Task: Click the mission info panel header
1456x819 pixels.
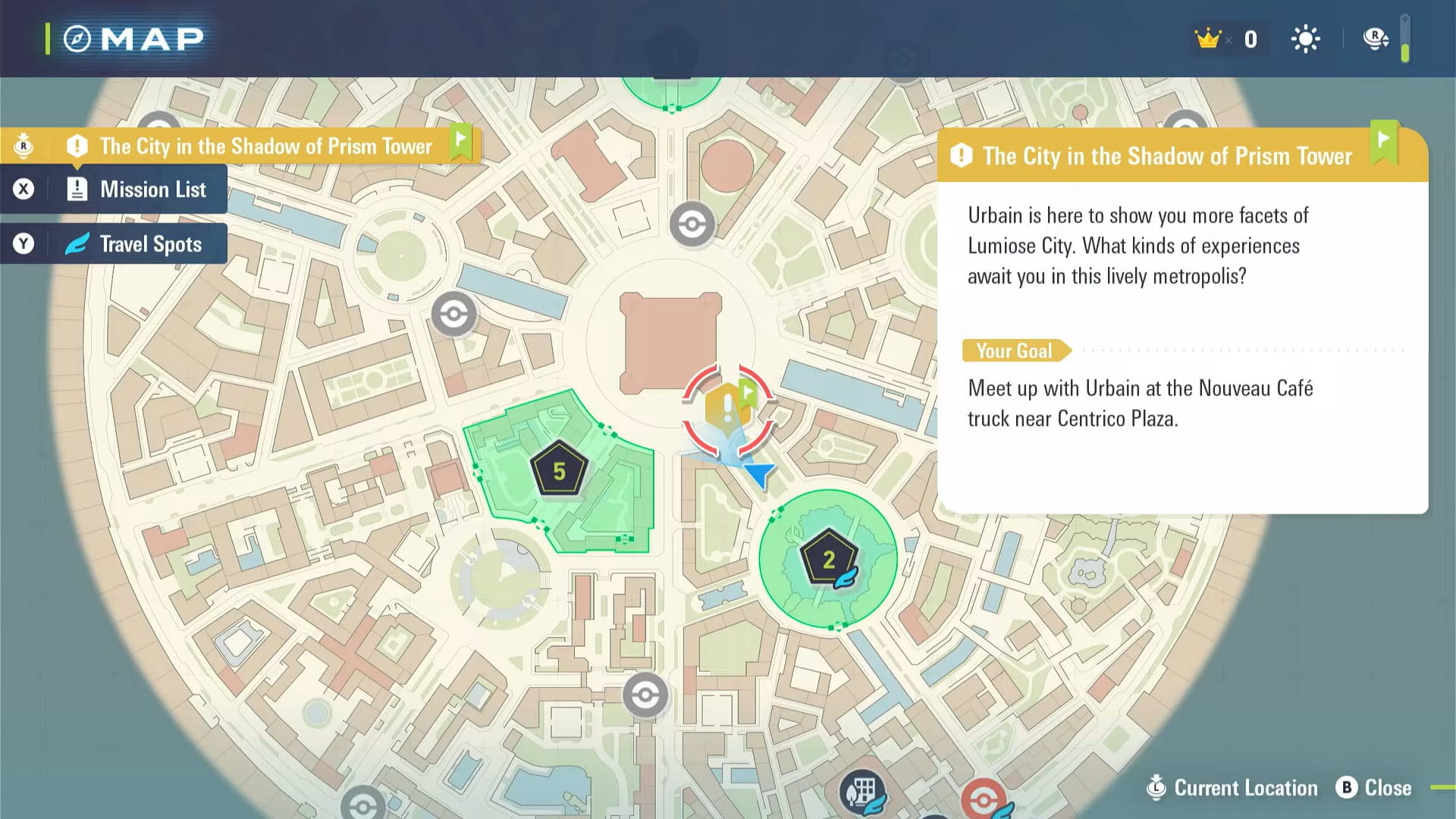Action: [1168, 156]
